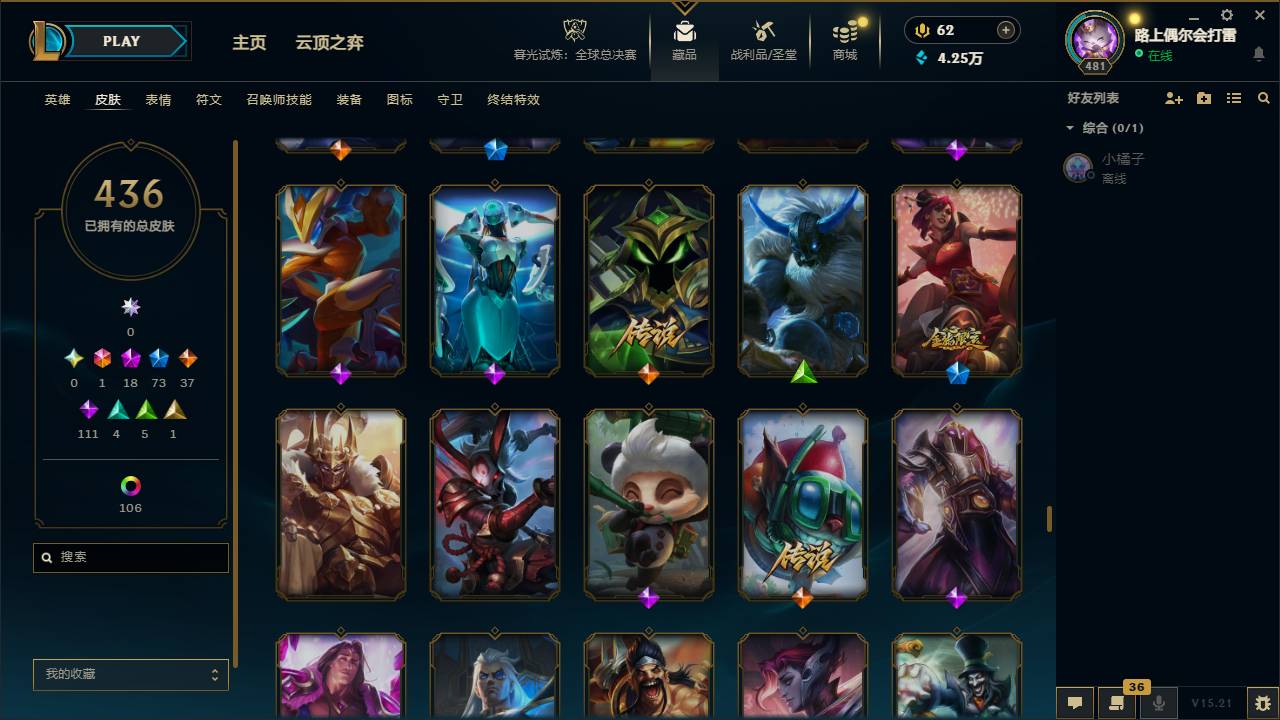Click the Collection (藏品) briefcase icon

[685, 32]
